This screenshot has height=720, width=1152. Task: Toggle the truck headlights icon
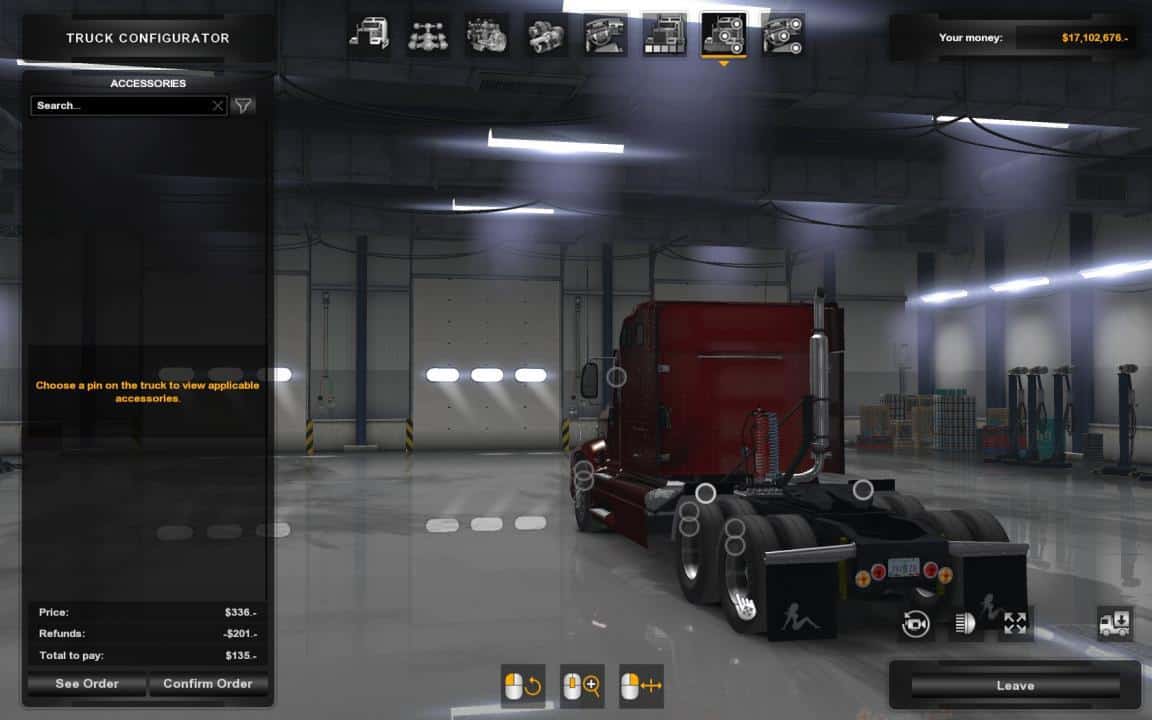tap(965, 624)
